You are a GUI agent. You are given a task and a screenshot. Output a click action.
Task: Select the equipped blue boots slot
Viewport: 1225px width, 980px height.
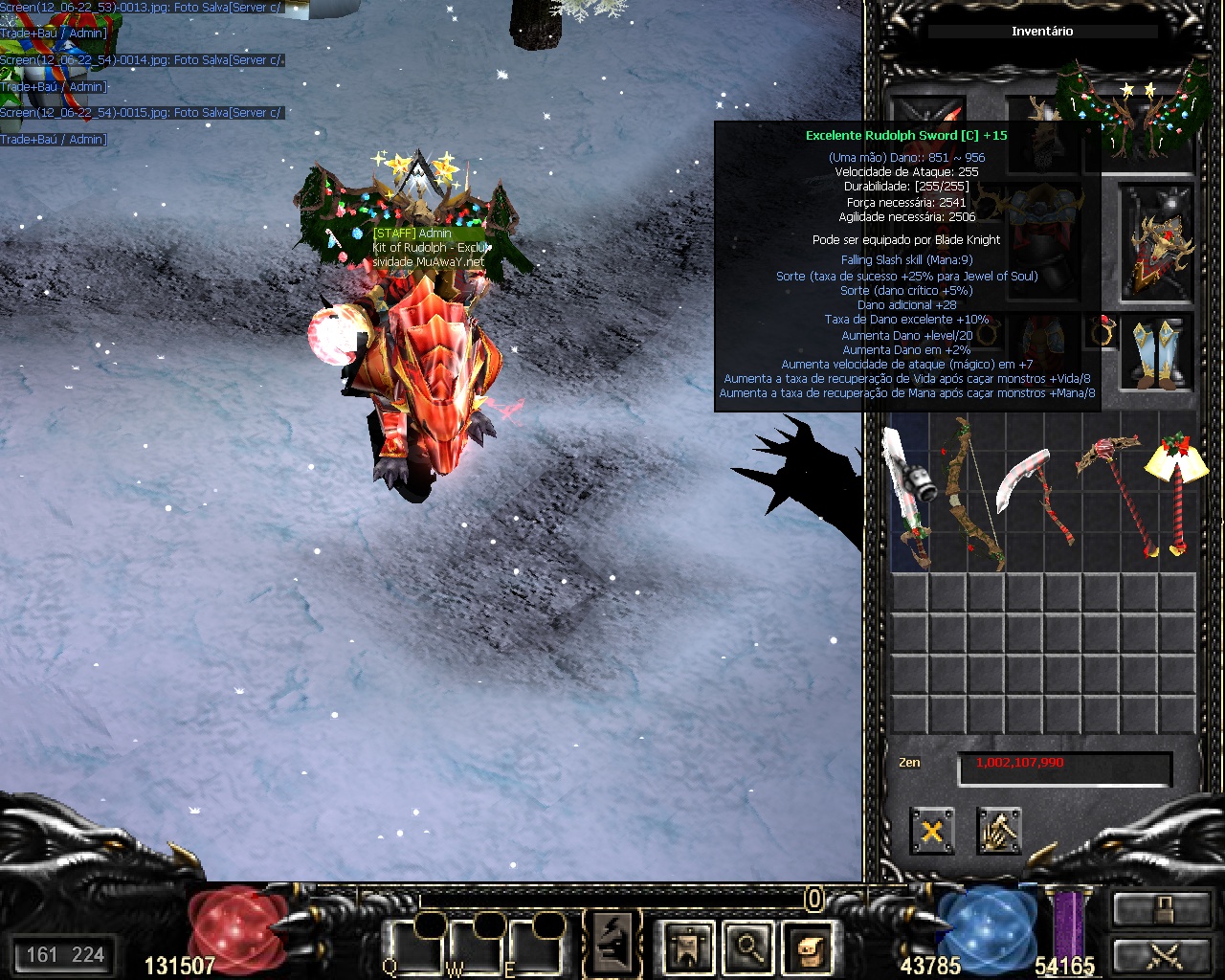coord(1157,351)
